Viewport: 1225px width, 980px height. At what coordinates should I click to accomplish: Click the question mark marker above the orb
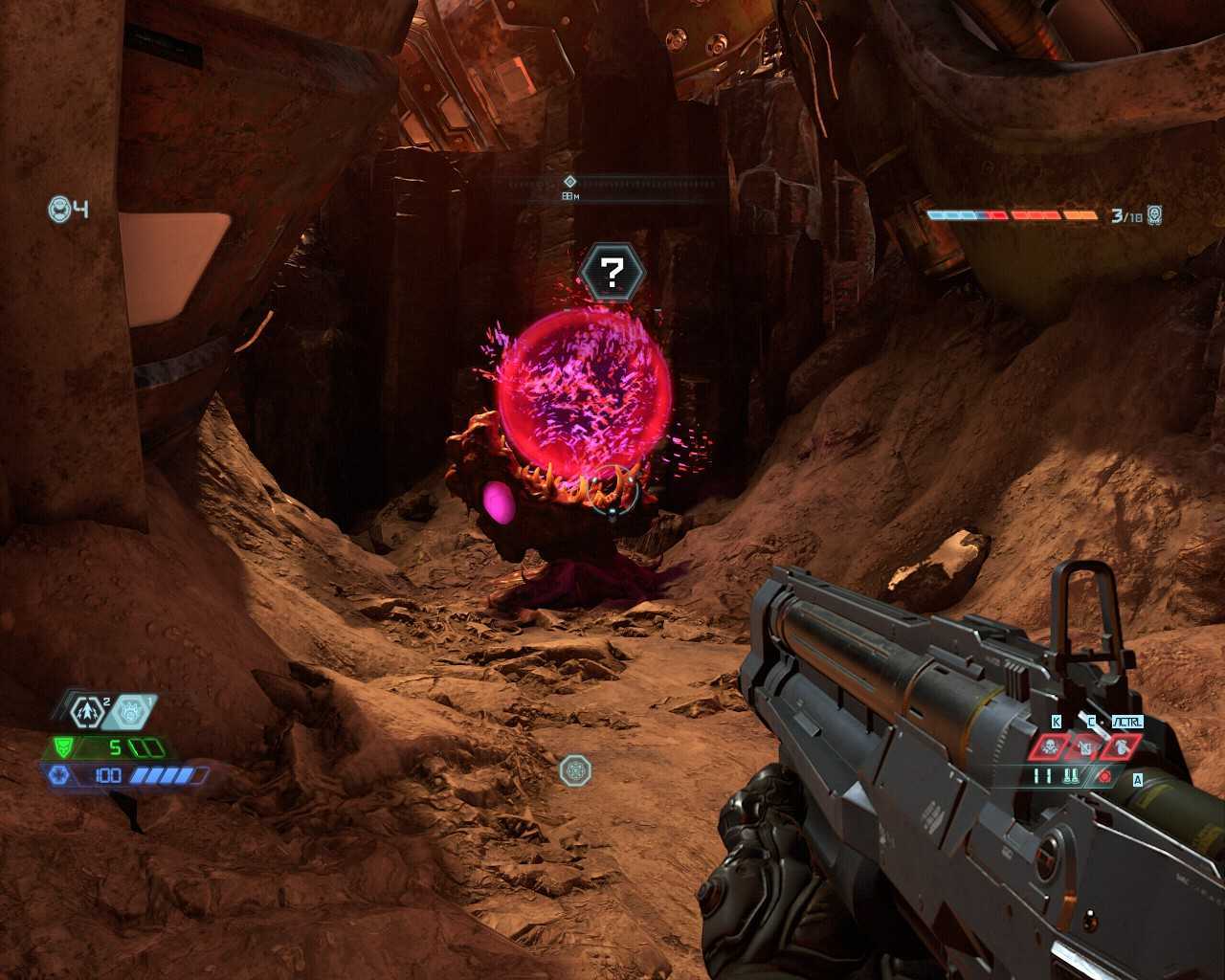612,273
